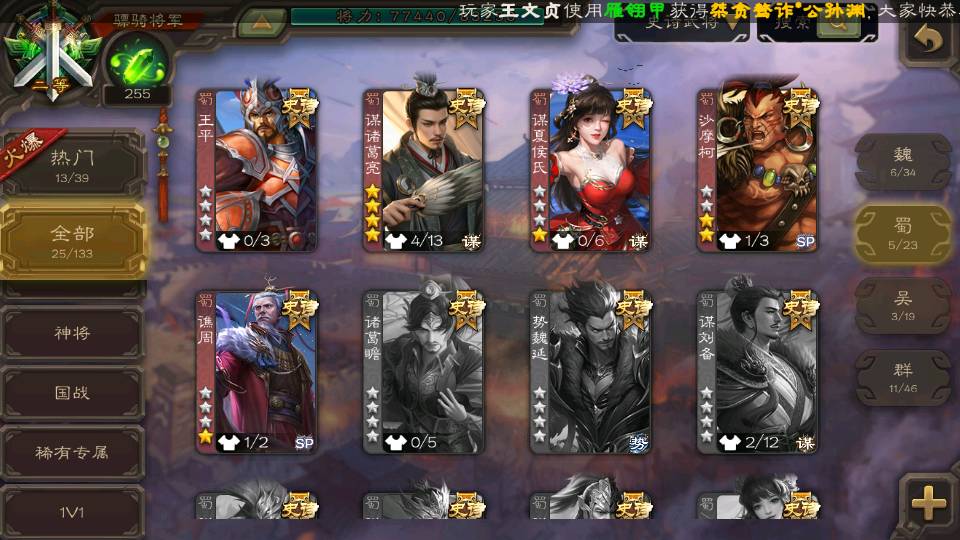Filter generals by 魏 faction

point(903,160)
